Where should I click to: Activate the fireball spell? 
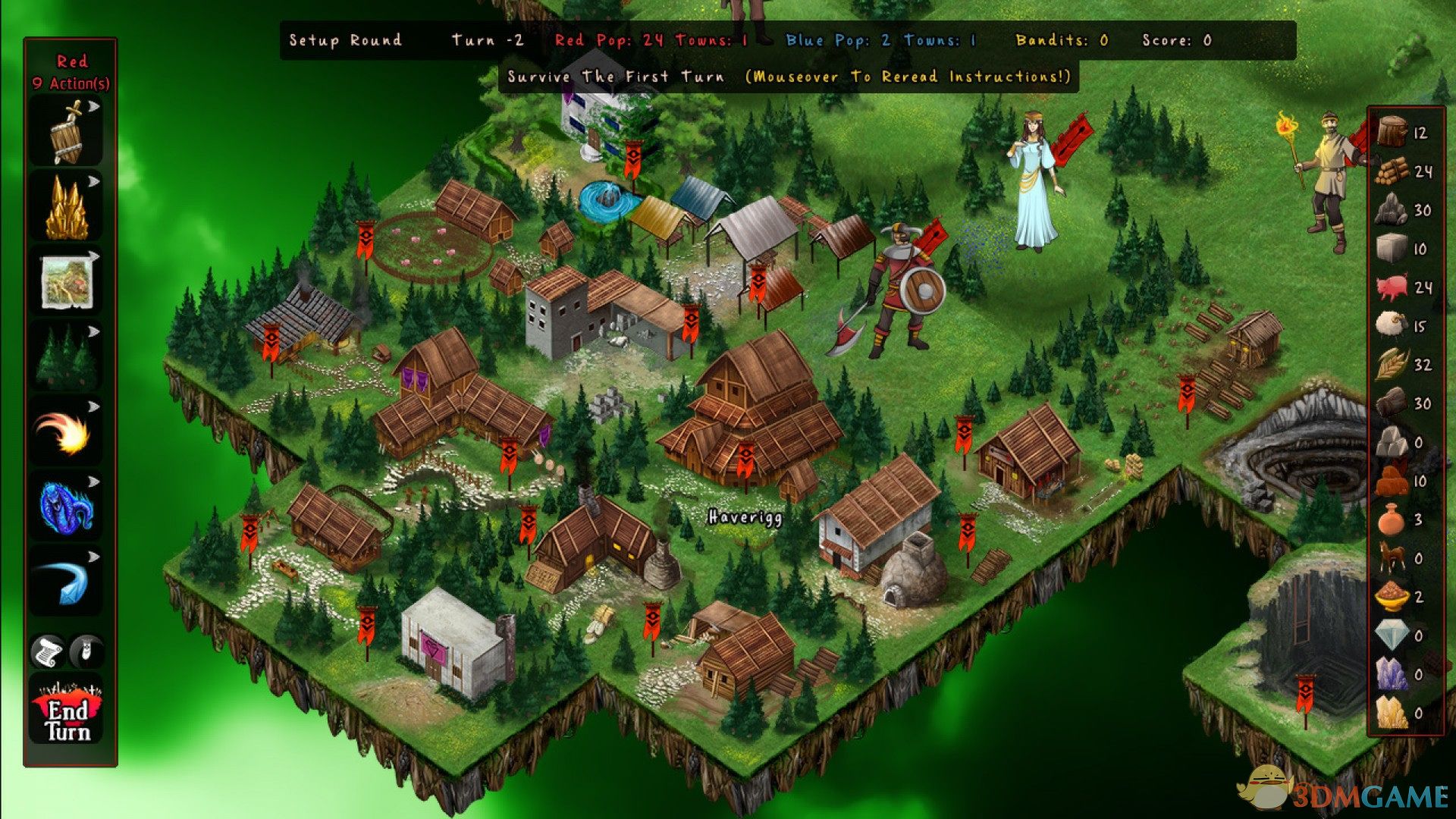click(x=67, y=432)
